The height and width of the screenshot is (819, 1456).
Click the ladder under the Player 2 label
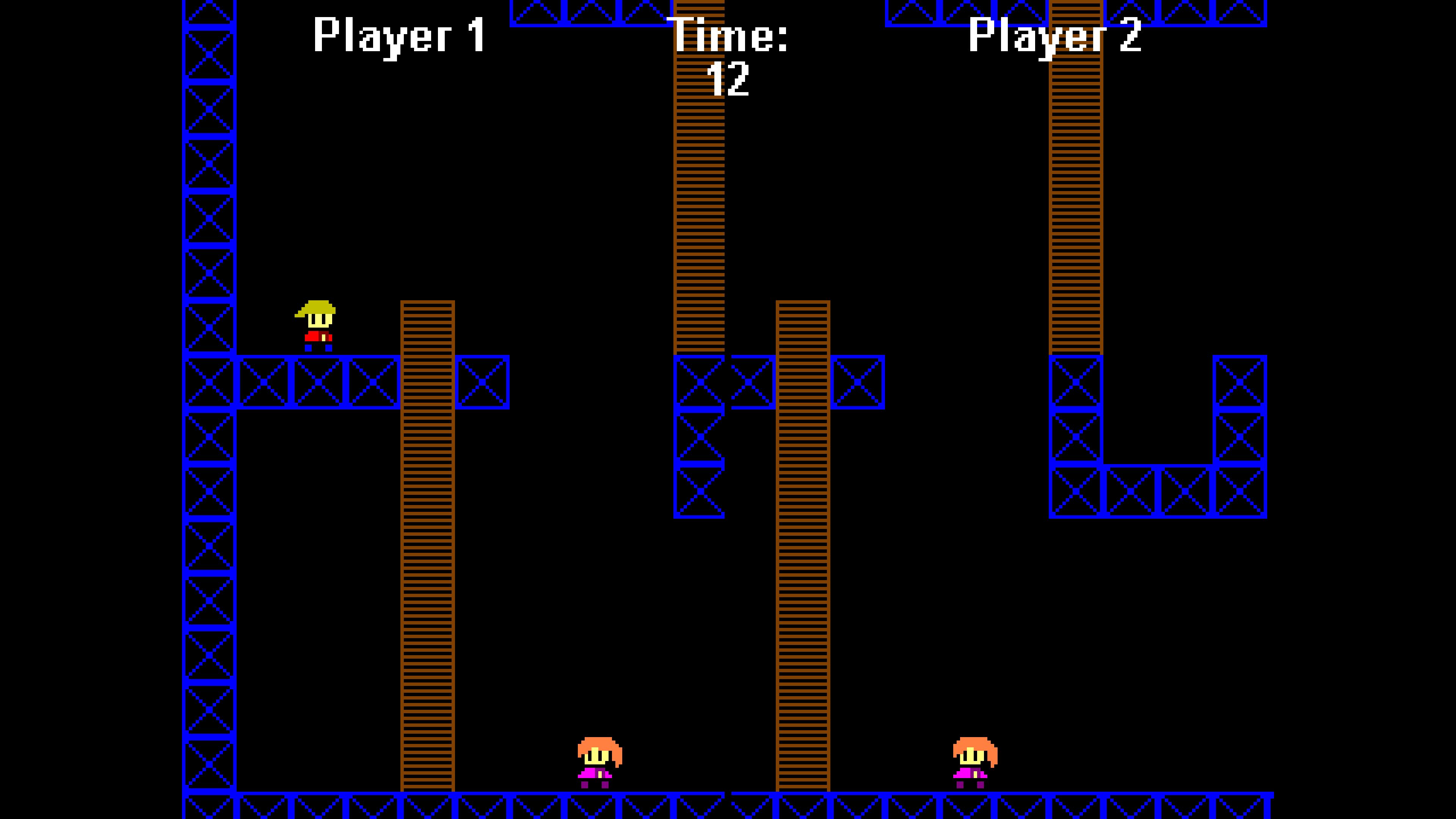[x=1077, y=198]
